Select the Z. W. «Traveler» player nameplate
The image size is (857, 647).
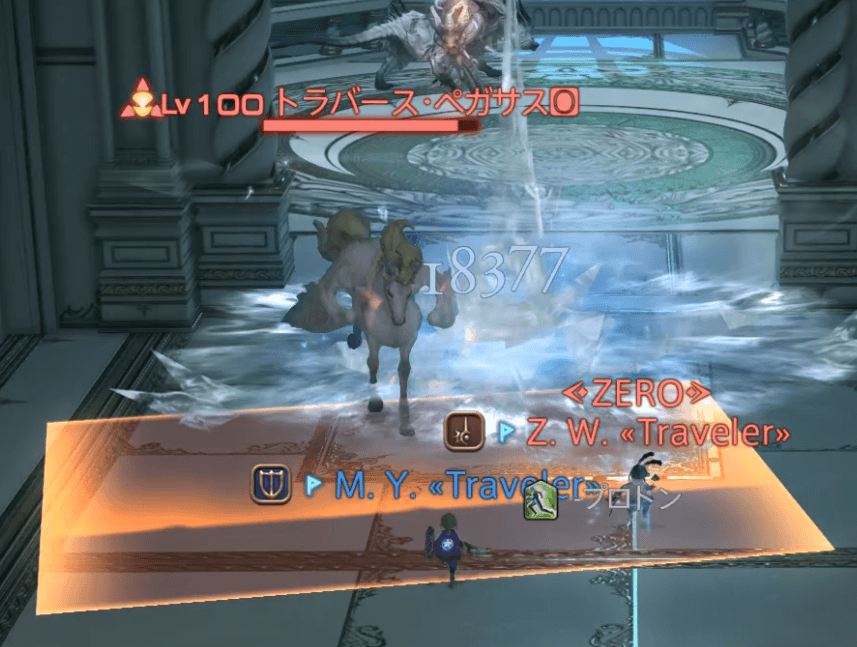656,433
